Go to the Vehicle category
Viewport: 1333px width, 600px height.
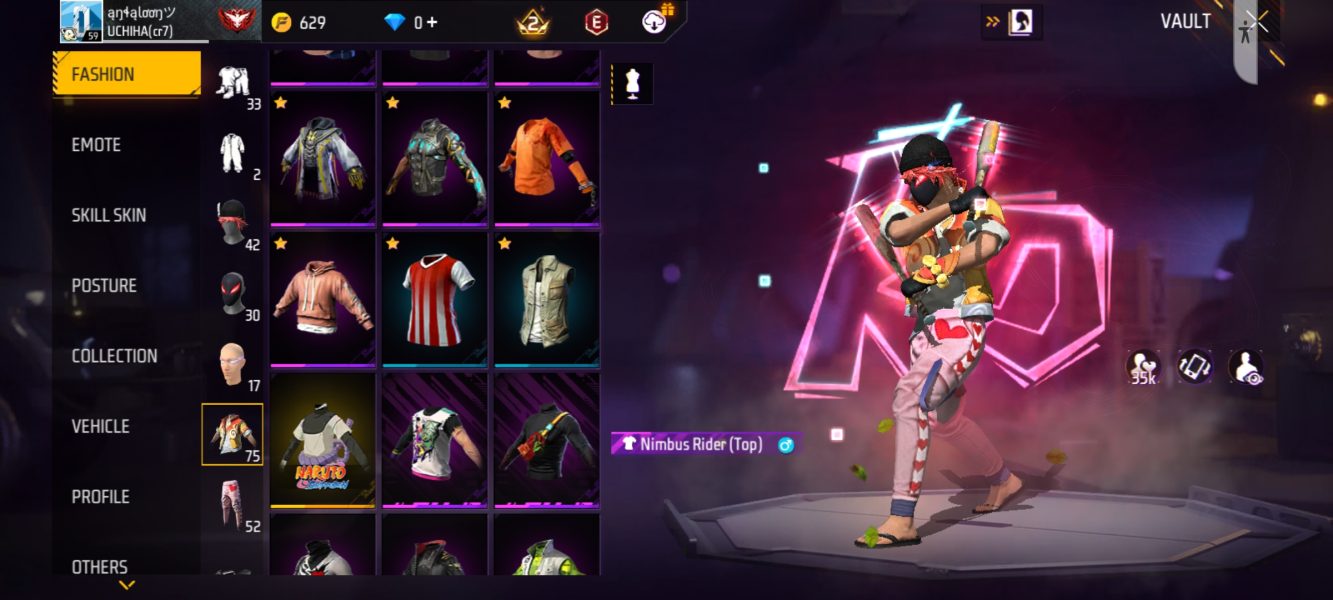pos(100,426)
